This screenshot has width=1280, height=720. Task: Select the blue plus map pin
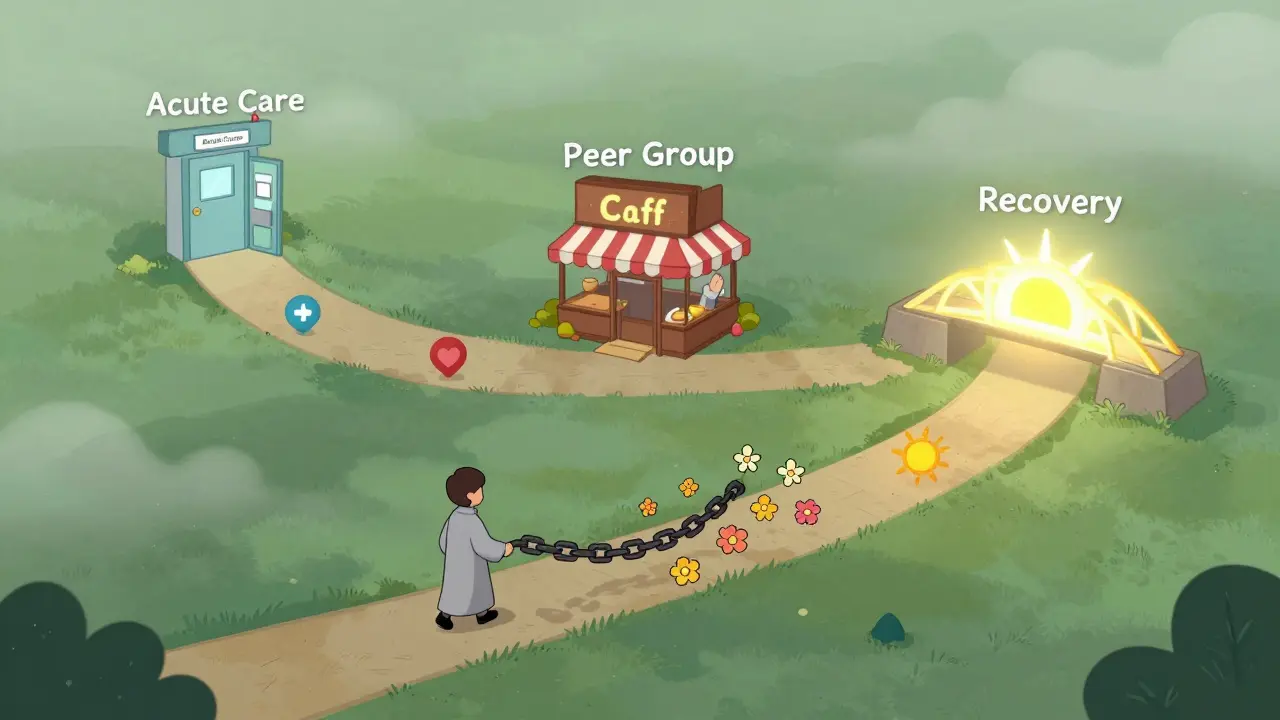point(302,313)
